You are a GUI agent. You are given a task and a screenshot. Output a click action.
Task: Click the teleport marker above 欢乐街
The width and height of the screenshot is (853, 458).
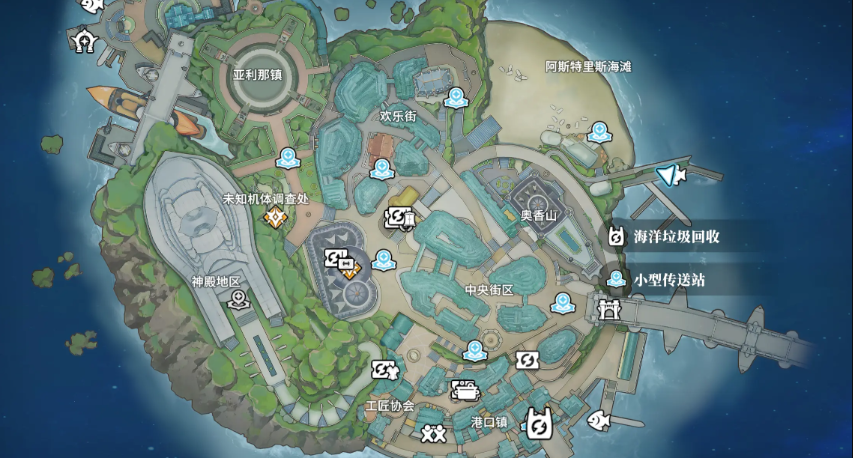[x=456, y=97]
